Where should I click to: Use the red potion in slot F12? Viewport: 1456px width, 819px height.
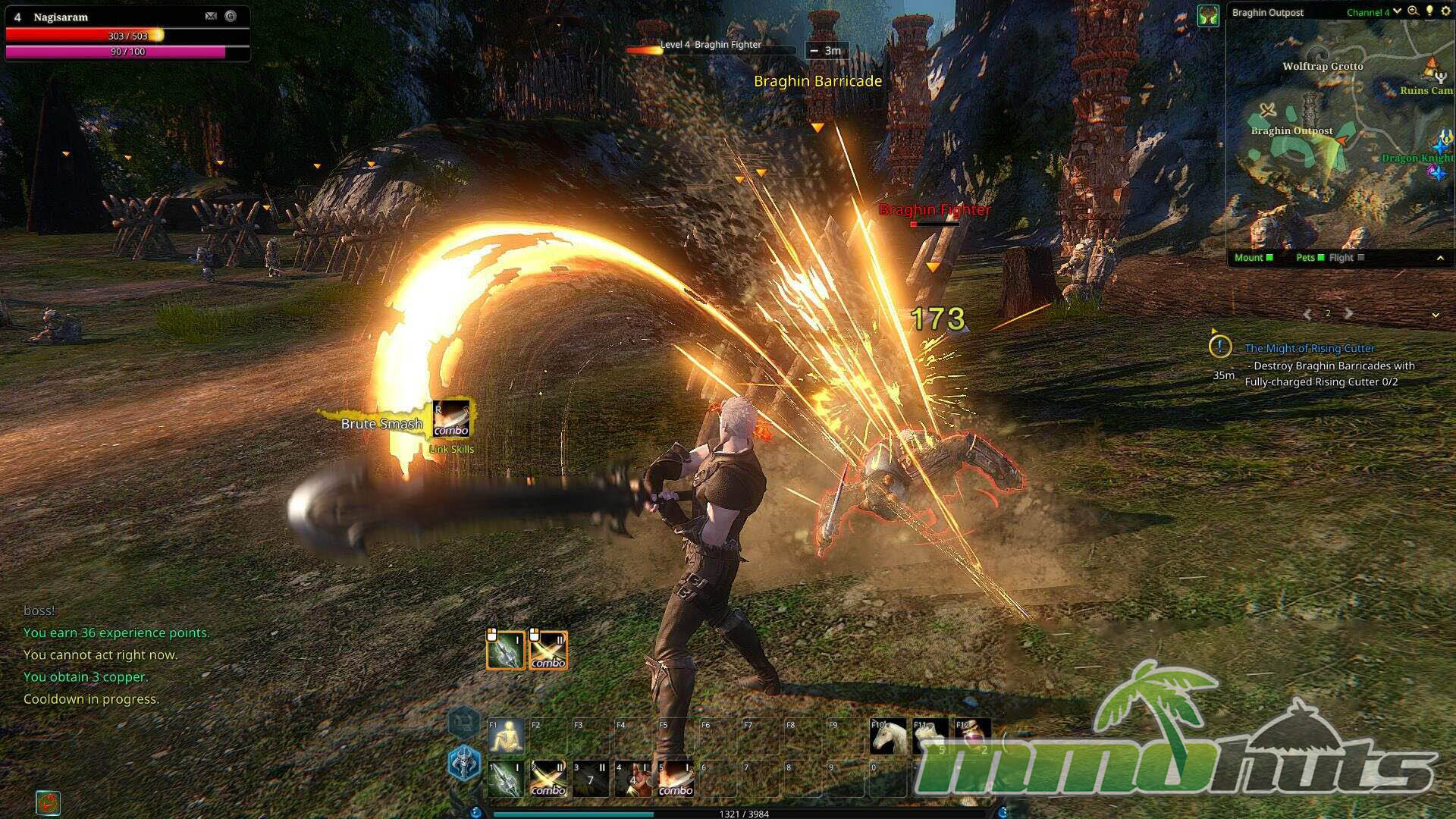[973, 736]
